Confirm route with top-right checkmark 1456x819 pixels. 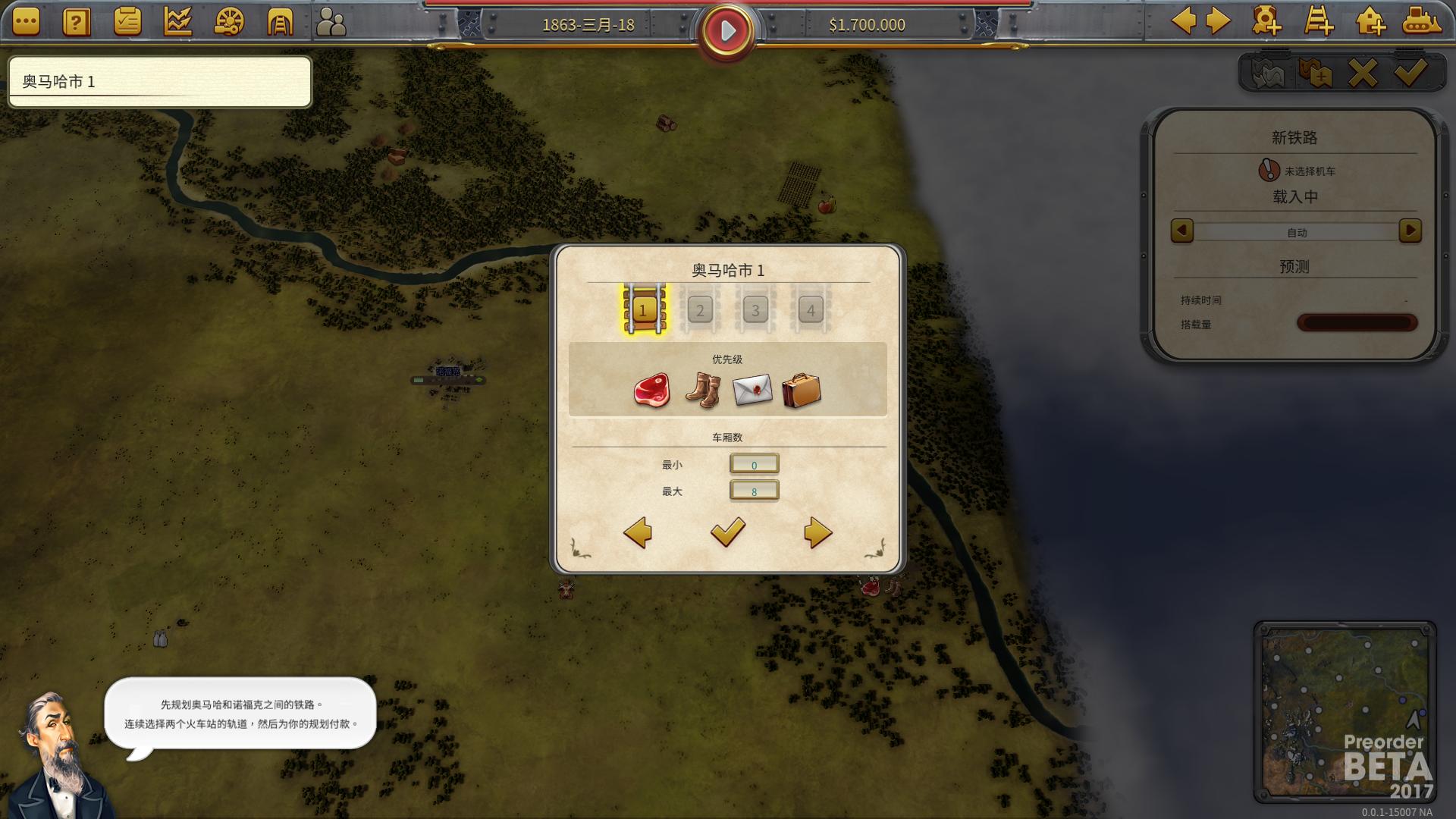coord(1410,74)
